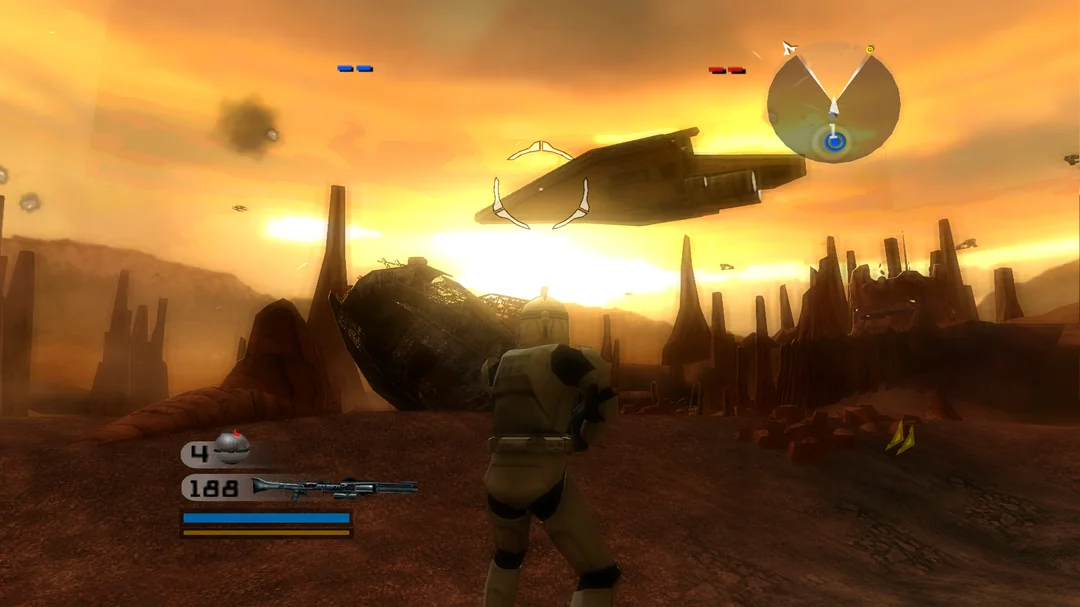Click the blue command post marker on radar
The height and width of the screenshot is (607, 1080).
(x=834, y=142)
